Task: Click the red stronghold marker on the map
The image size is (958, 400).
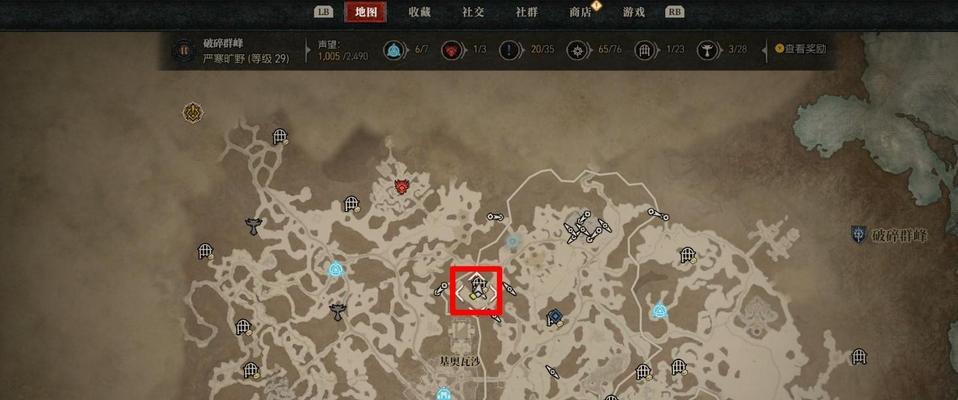Action: [402, 185]
